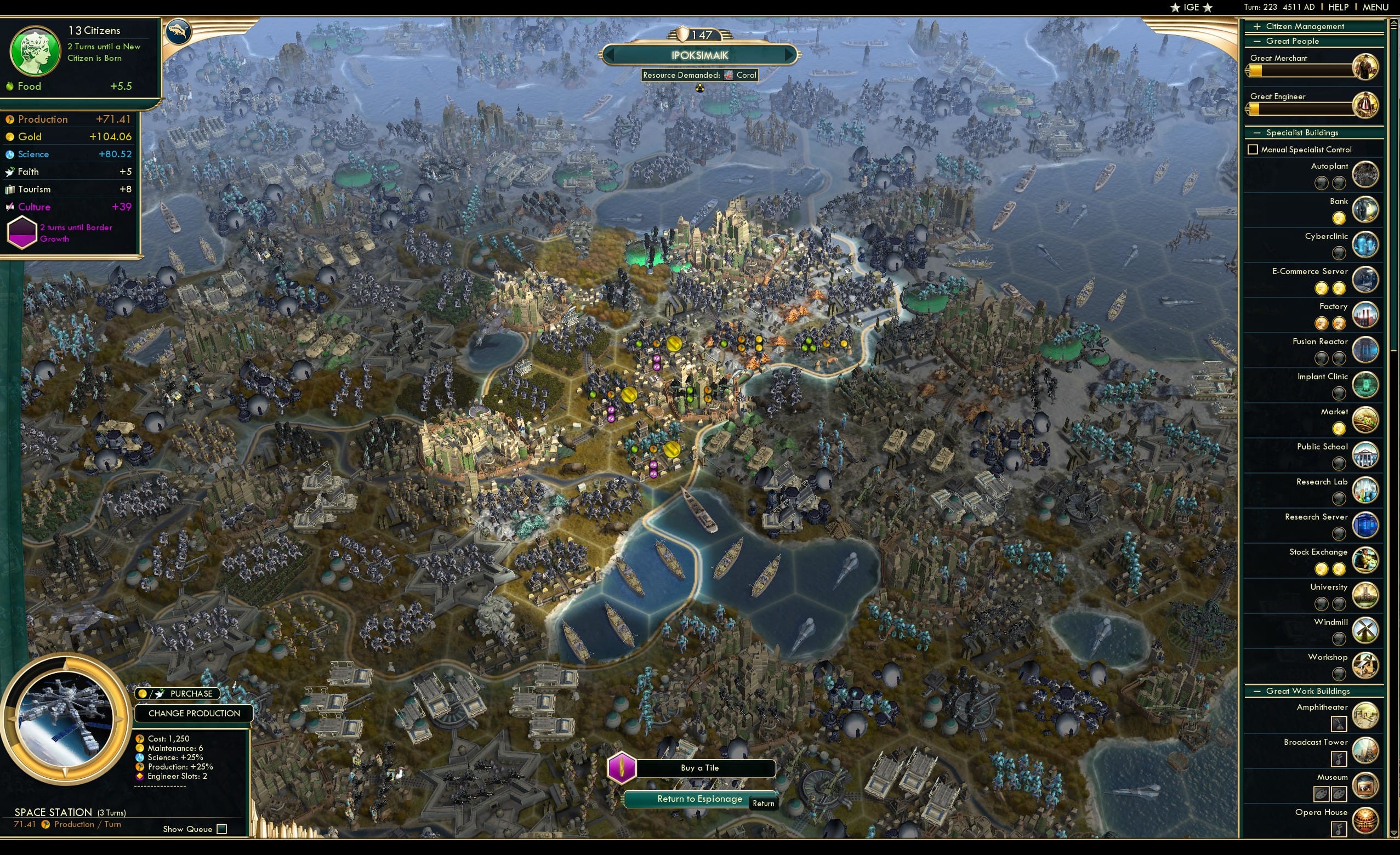Toggle the Show Queue checkbox

[221, 829]
